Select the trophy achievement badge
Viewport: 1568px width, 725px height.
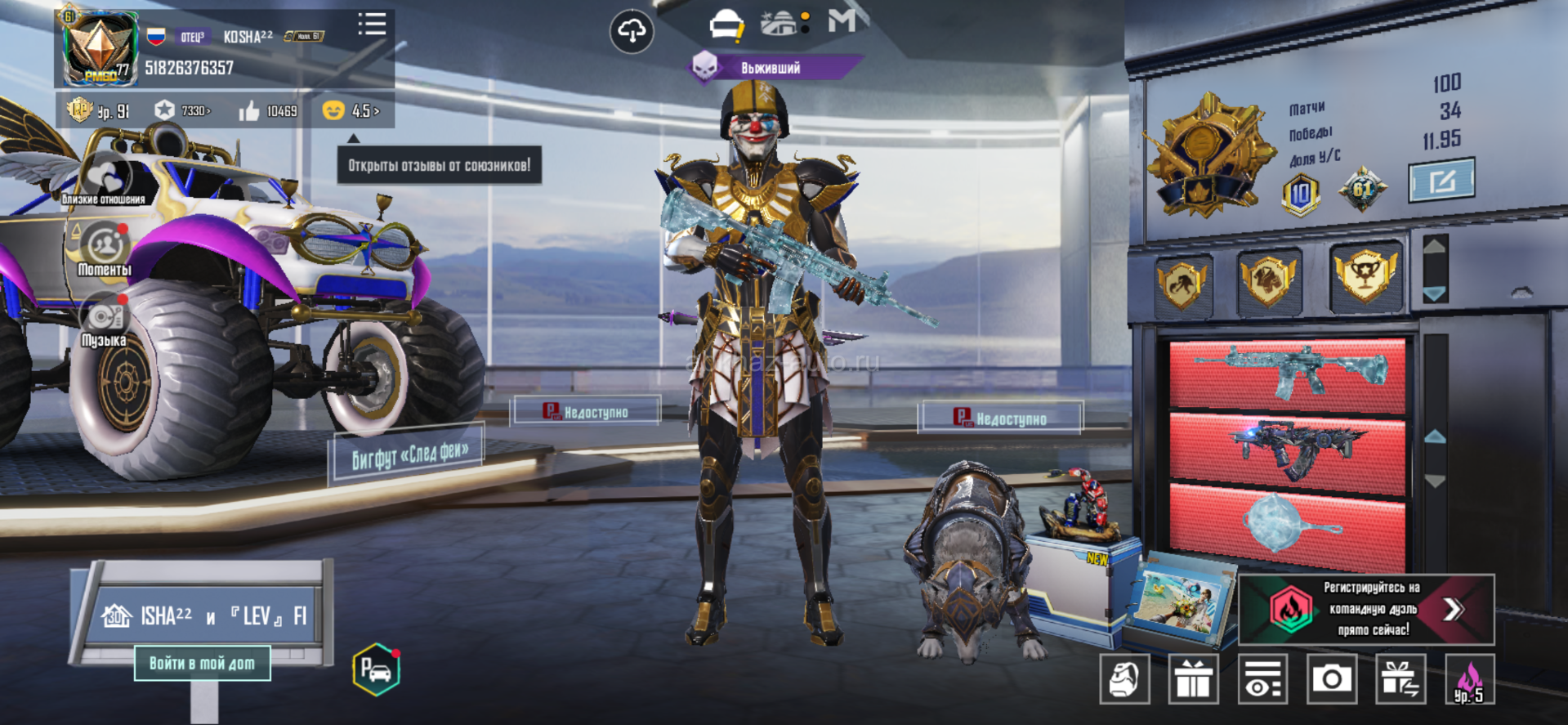[x=1364, y=276]
